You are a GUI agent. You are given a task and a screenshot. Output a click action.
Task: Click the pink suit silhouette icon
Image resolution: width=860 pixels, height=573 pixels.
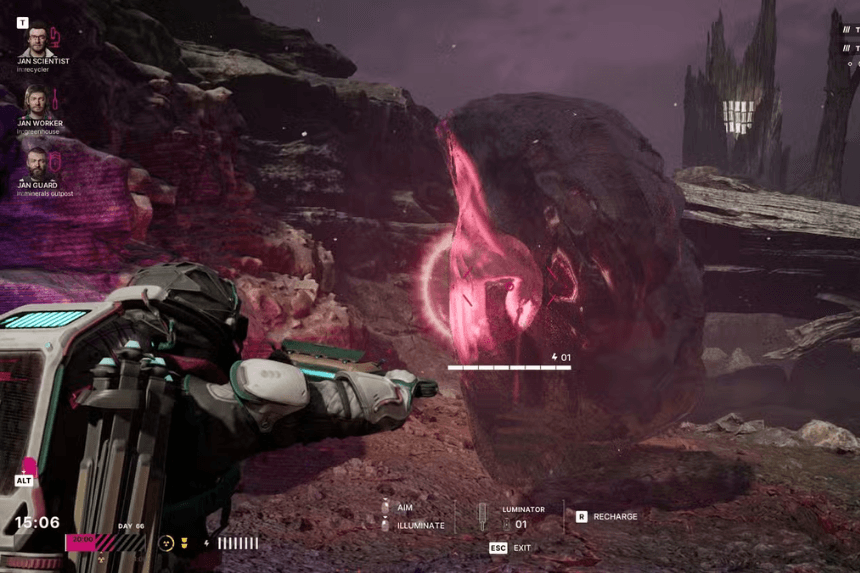(30, 466)
